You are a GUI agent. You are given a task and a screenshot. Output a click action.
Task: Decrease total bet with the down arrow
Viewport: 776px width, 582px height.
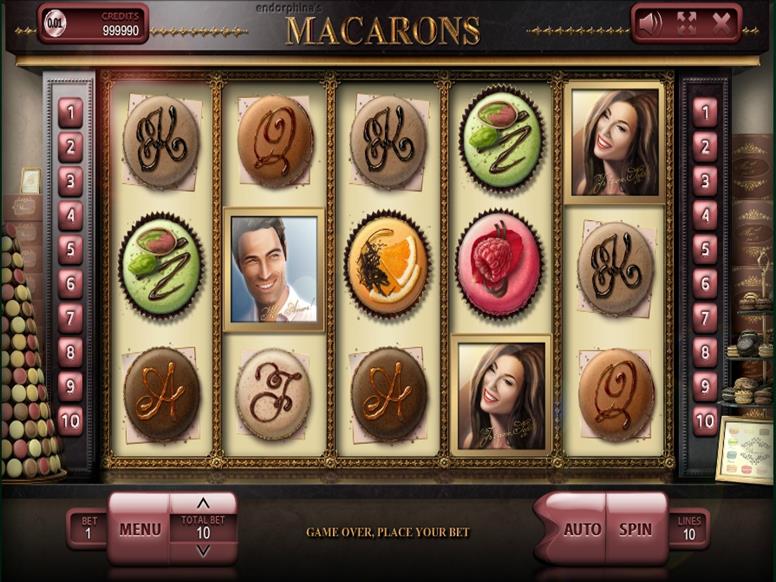tap(203, 552)
